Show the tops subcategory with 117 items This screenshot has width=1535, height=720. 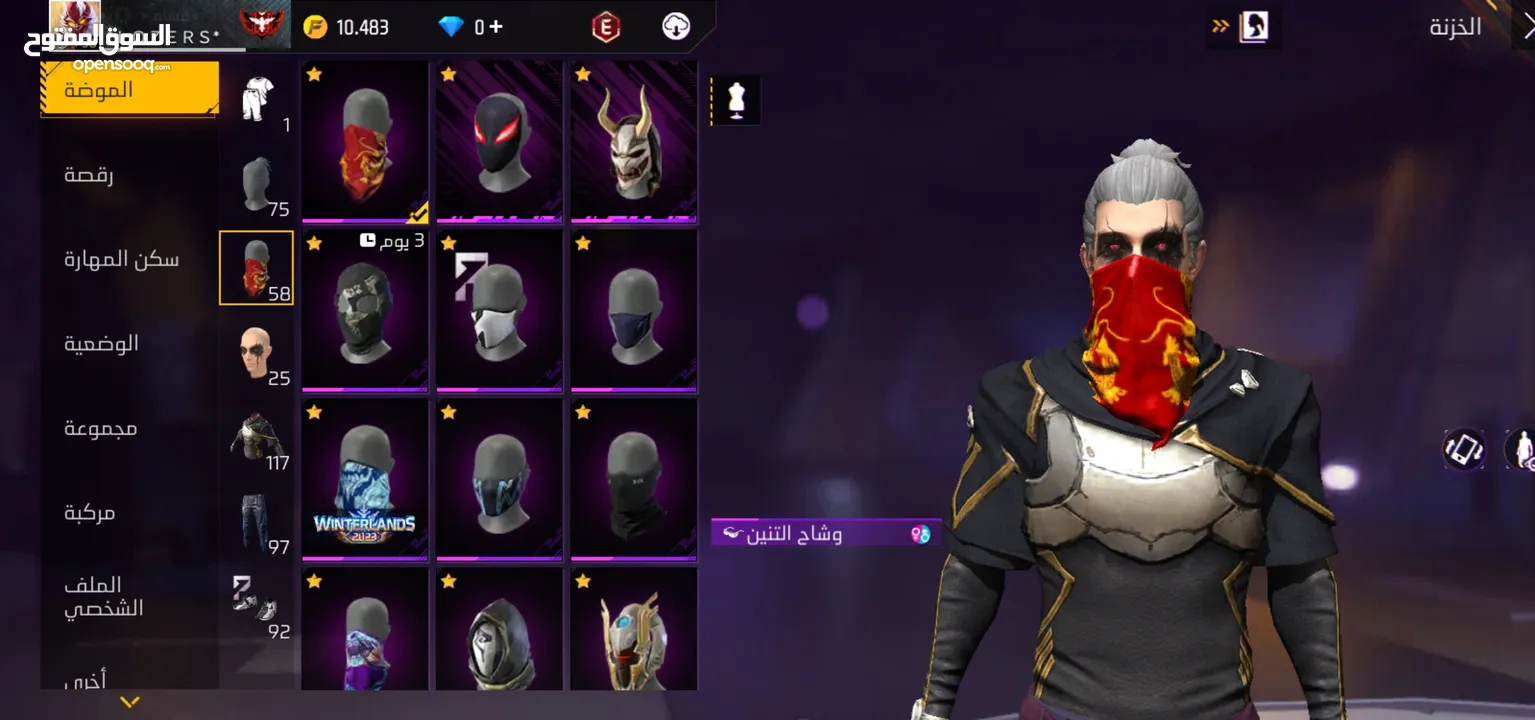pyautogui.click(x=258, y=438)
